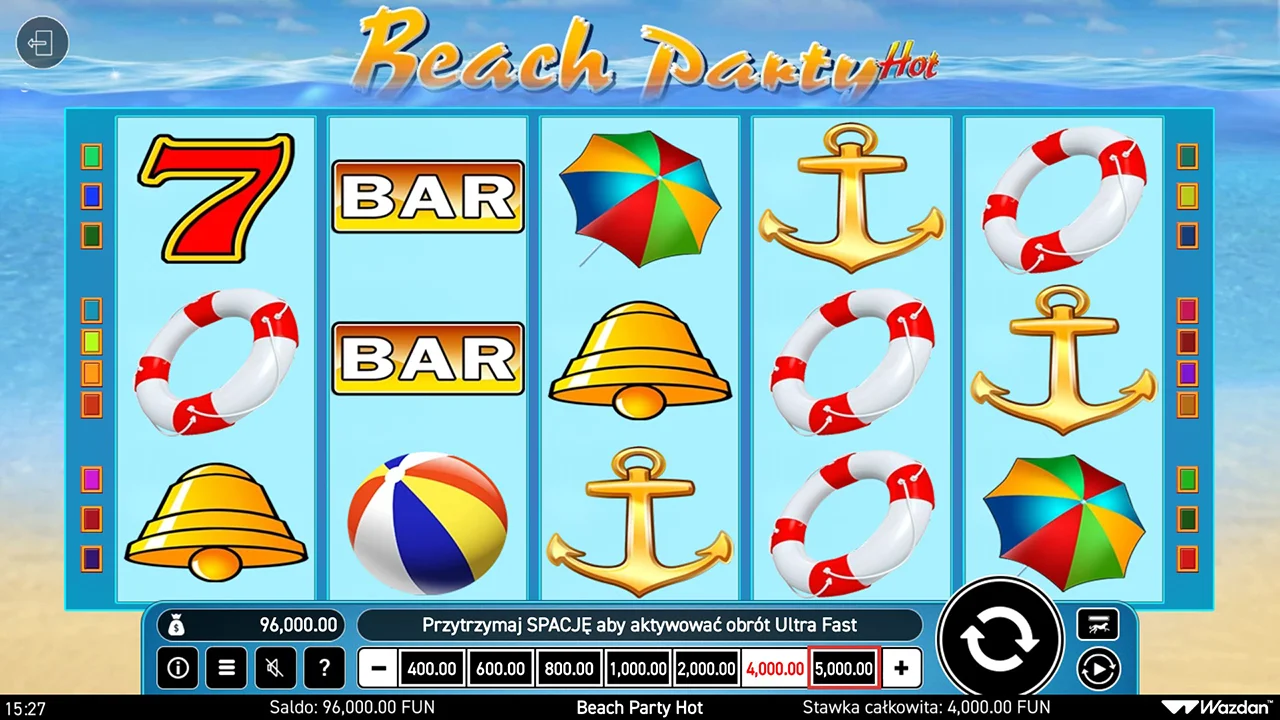1280x720 pixels.
Task: Set the bet to 5,000.00
Action: coord(844,668)
